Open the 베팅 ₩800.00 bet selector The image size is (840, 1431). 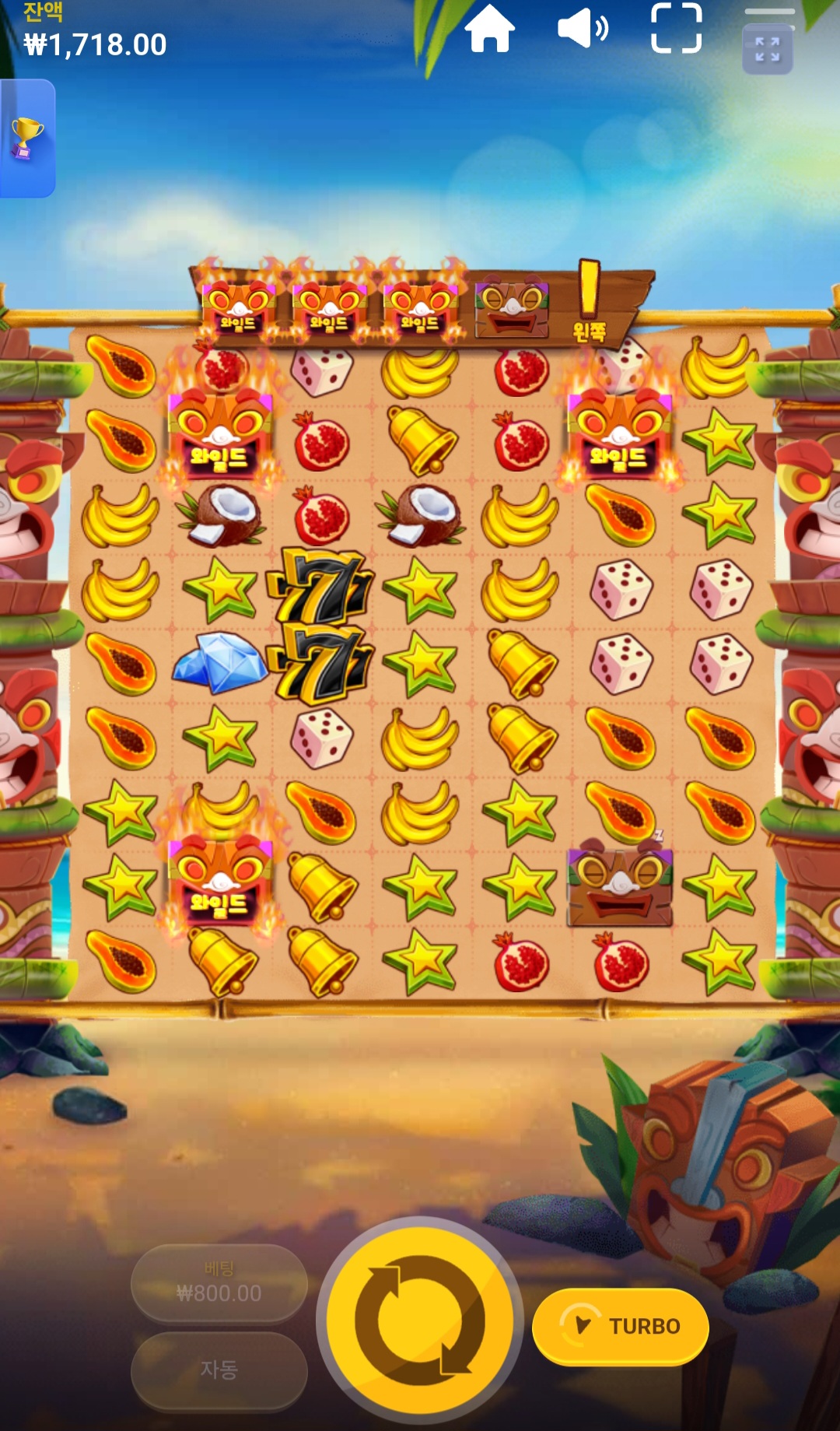219,1282
